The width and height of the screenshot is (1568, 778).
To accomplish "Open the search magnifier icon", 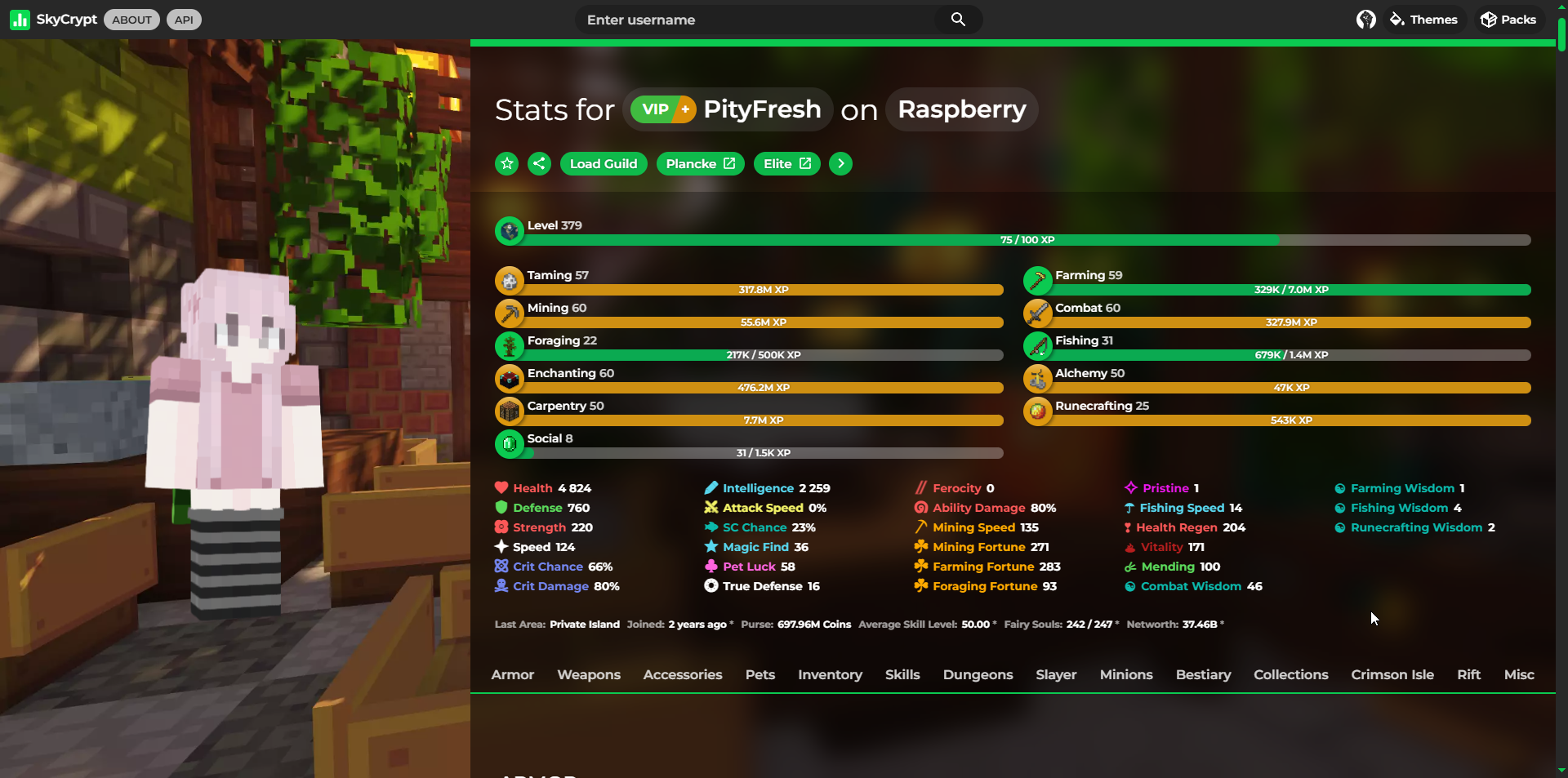I will [957, 19].
